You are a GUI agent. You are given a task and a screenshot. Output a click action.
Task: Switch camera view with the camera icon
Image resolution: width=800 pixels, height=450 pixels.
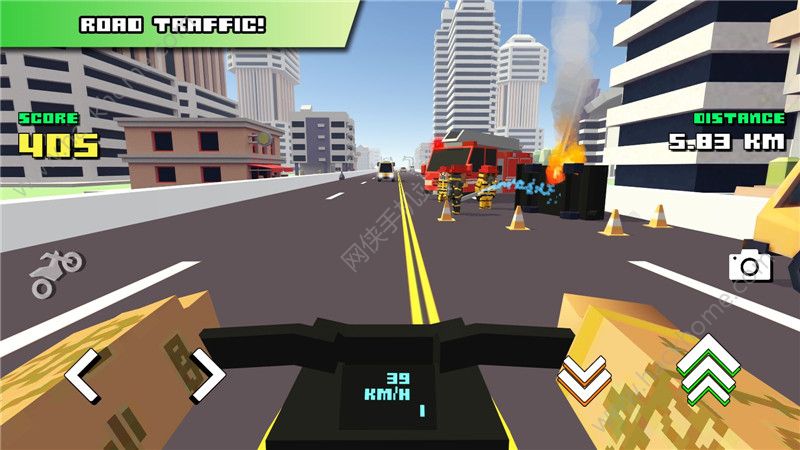click(x=745, y=265)
